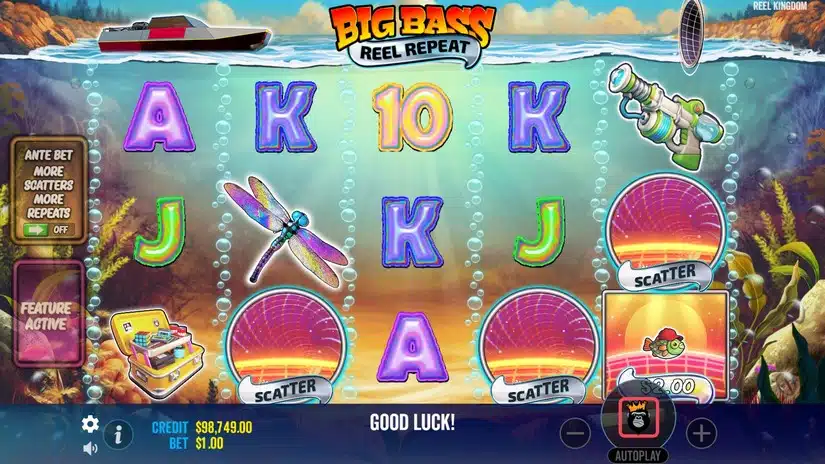Screen dimensions: 825x464
Task: Spin the reels with the gorilla button
Action: (638, 419)
